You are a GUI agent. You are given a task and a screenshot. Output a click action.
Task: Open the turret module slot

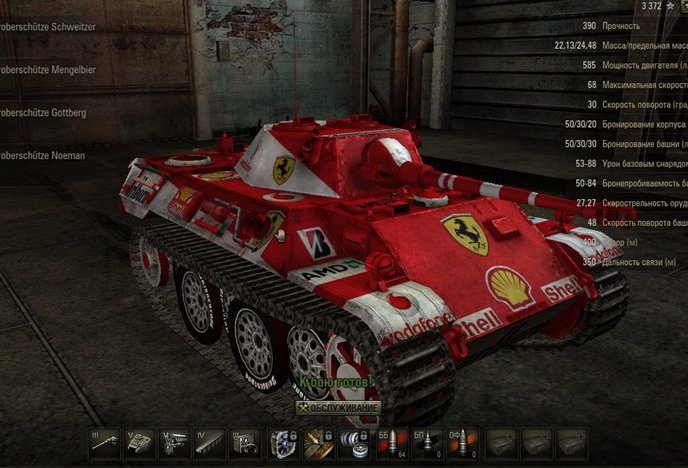[x=138, y=443]
